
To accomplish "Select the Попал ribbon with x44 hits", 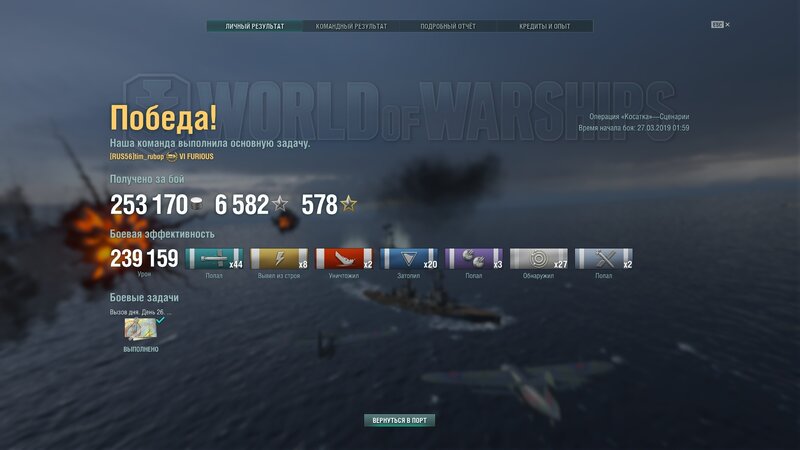I will click(x=214, y=259).
